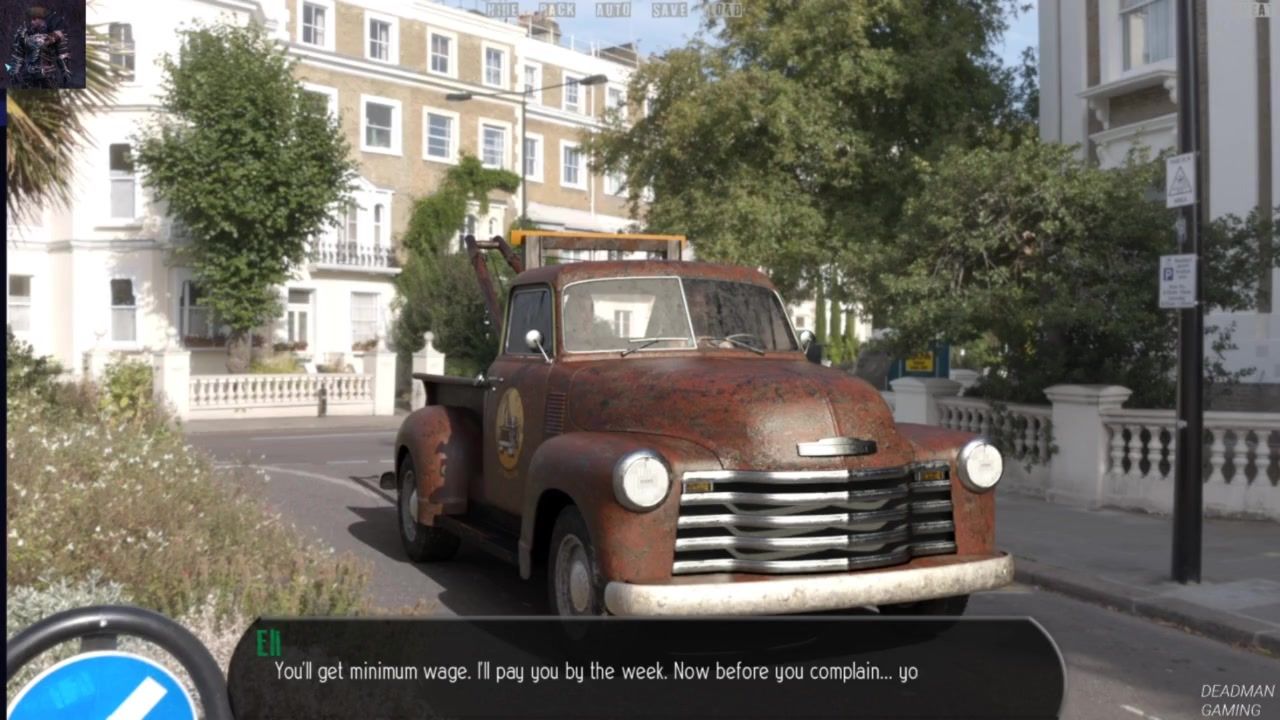Advance Eli's dialogue text box

(645, 667)
